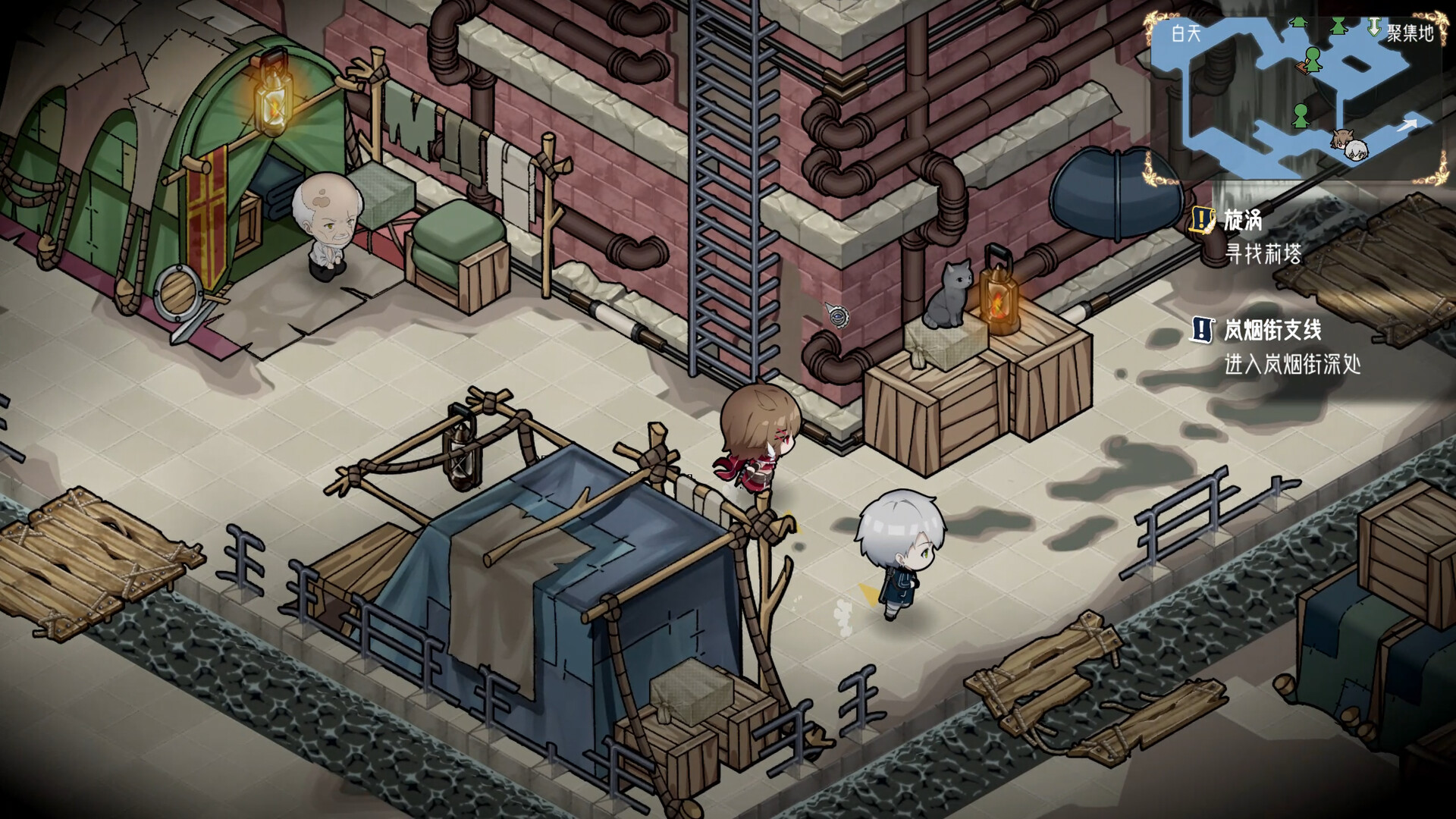Click the 聚集地 area name label

(x=1407, y=32)
